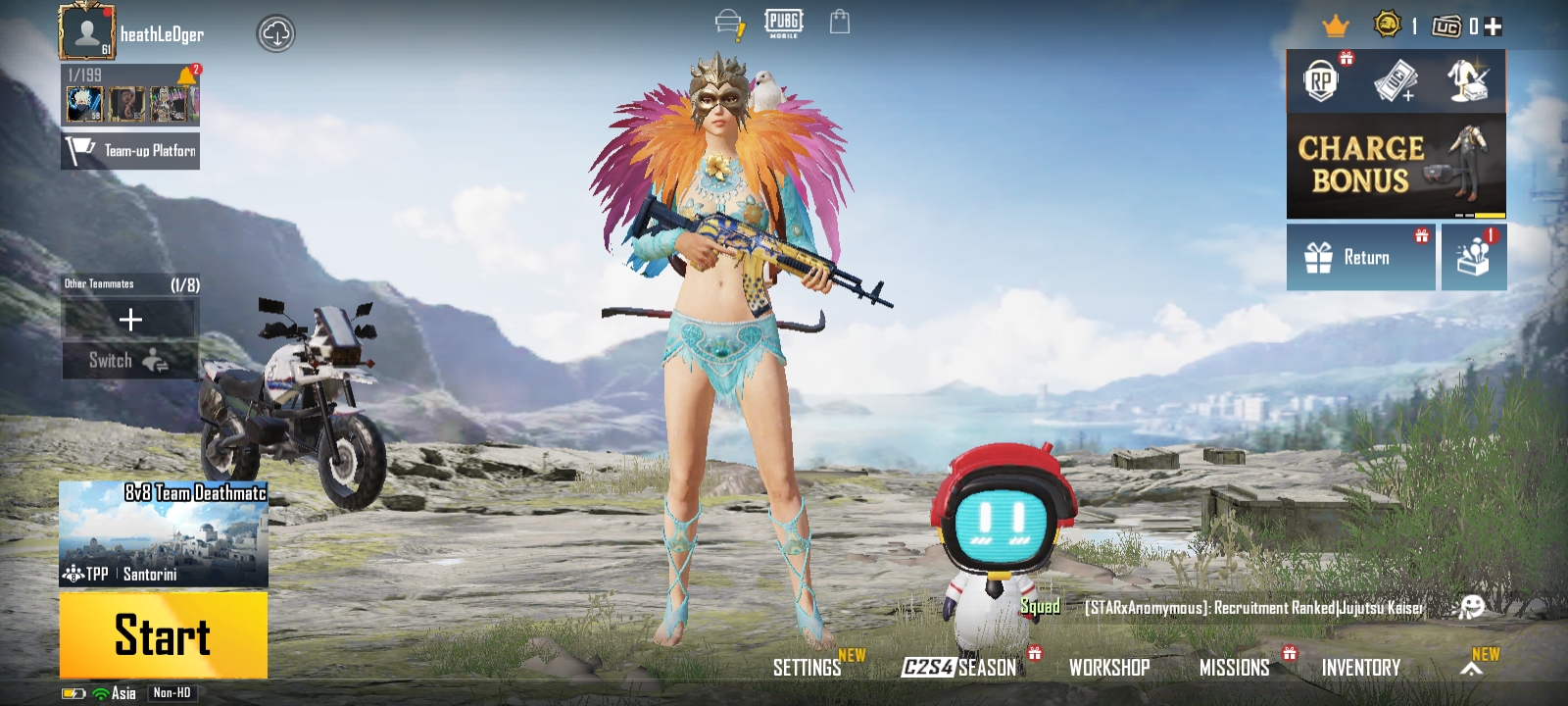The image size is (1568, 706).
Task: Open the 8v8 Team Deathmatch mode selector
Action: 163,533
